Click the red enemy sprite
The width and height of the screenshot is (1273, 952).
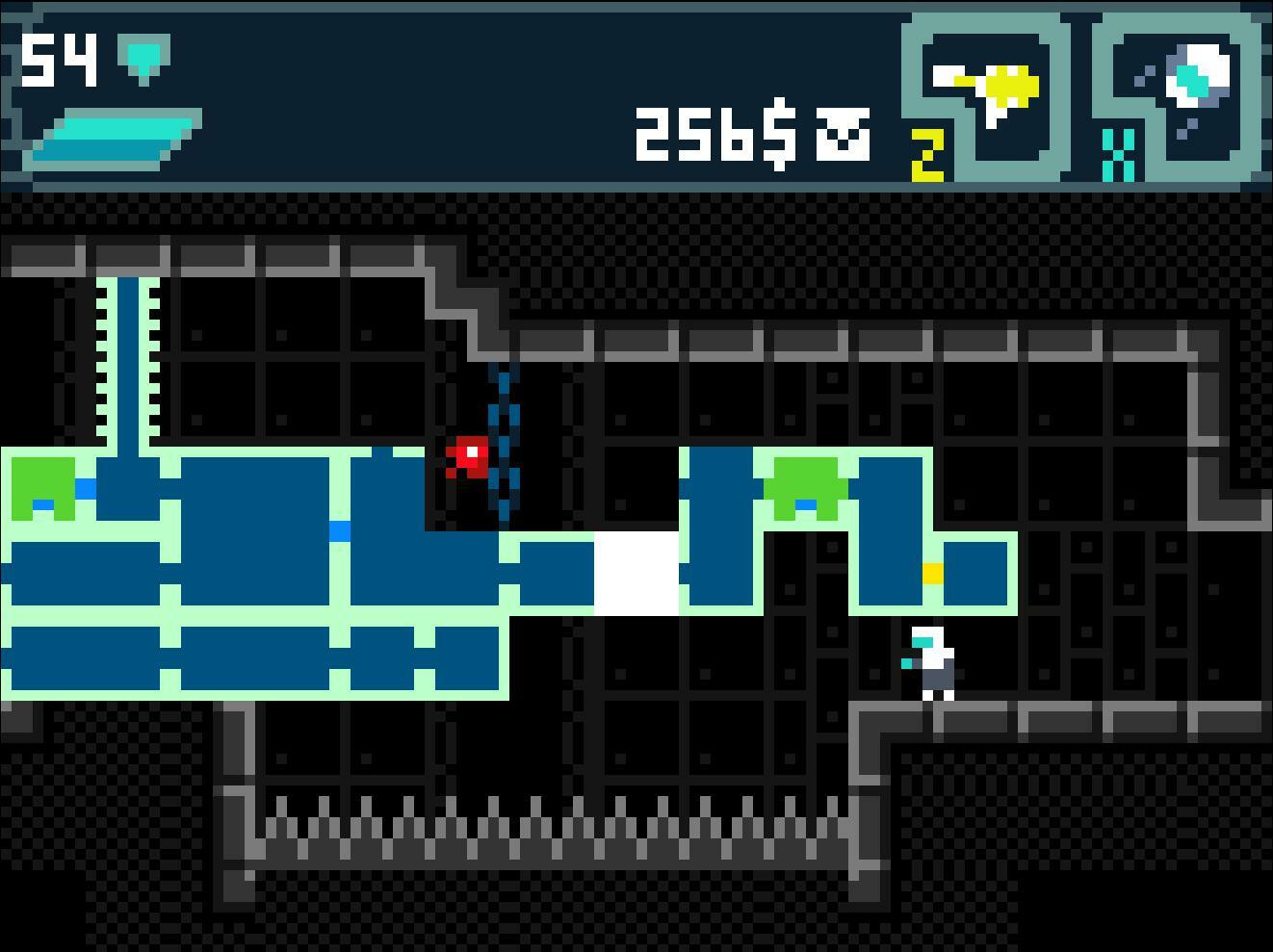click(467, 457)
